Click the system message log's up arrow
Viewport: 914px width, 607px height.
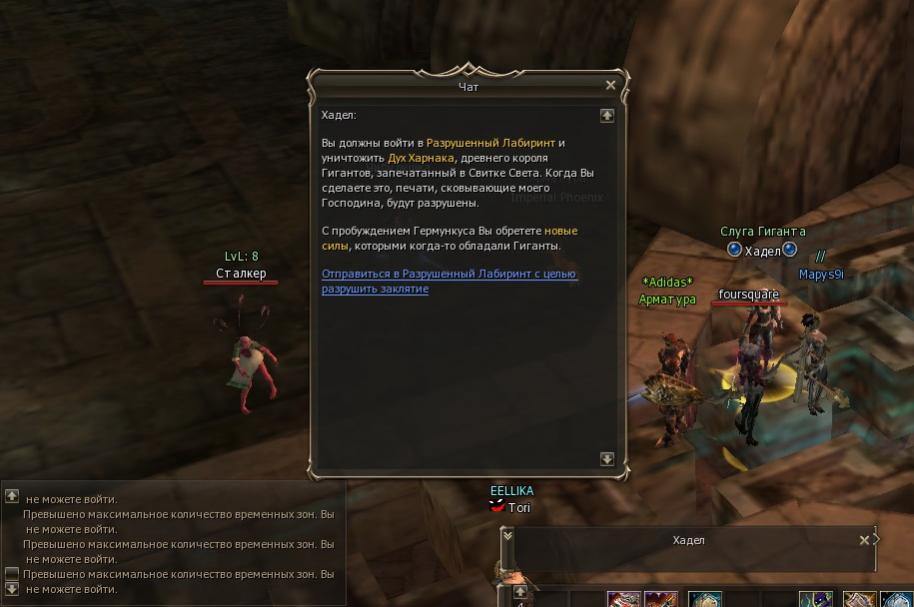[12, 496]
